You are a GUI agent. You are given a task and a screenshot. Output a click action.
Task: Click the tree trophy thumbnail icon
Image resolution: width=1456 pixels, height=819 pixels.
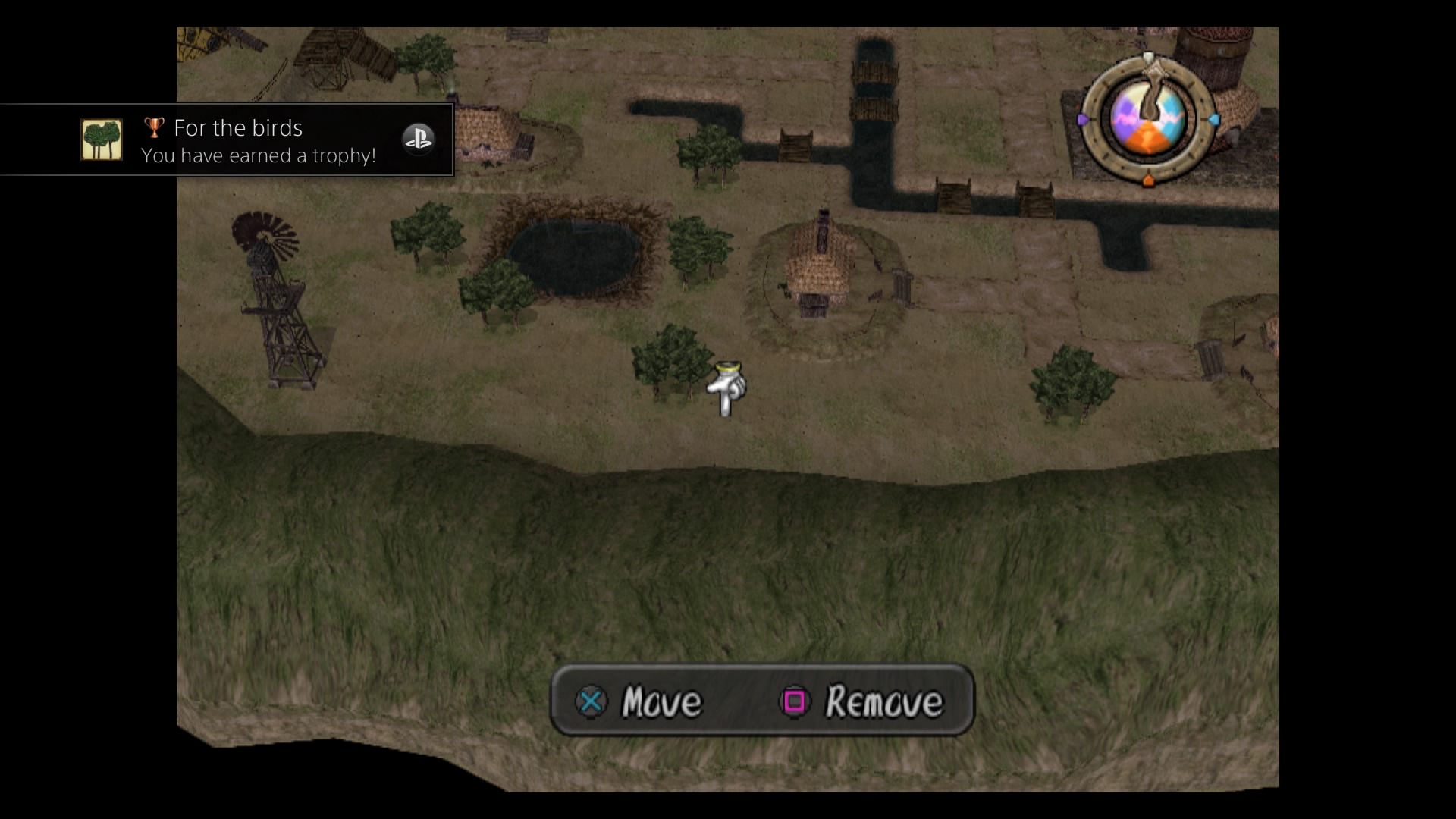tap(102, 140)
